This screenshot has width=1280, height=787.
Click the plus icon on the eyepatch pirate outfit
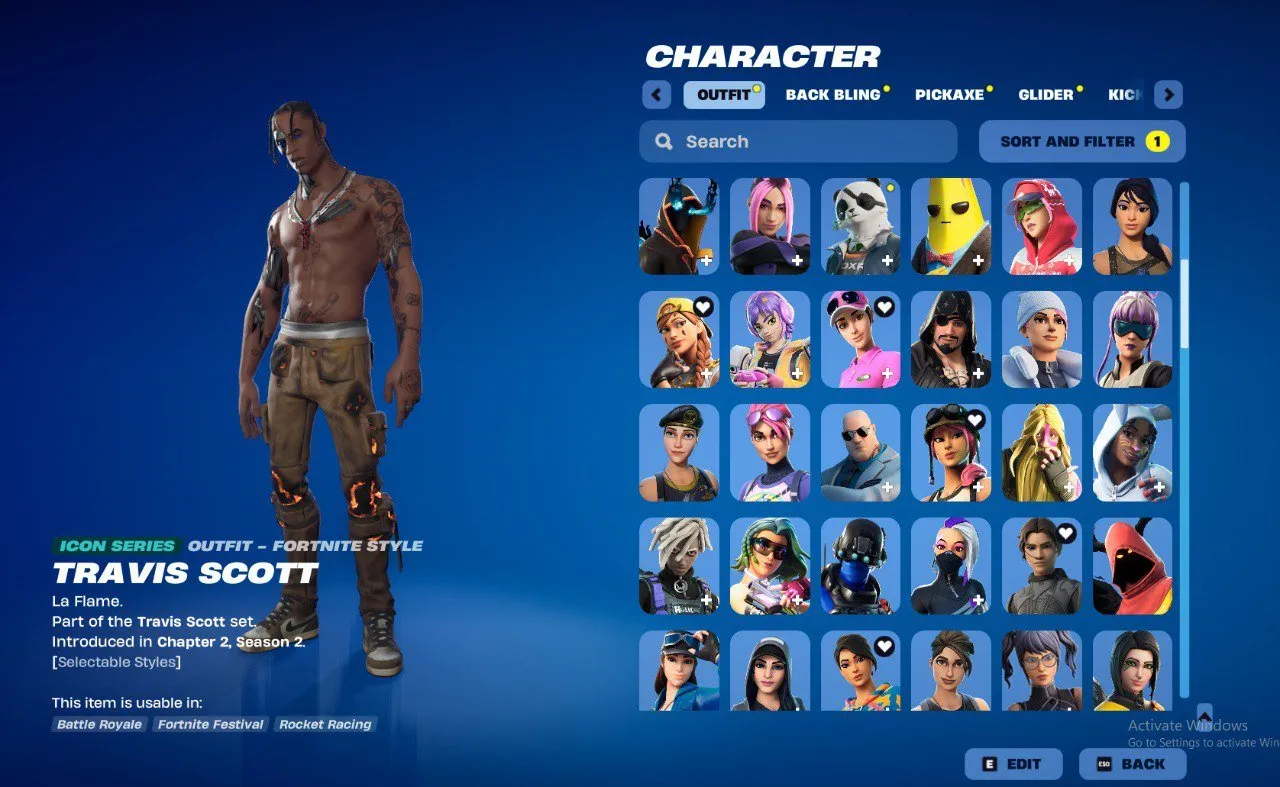coord(977,375)
